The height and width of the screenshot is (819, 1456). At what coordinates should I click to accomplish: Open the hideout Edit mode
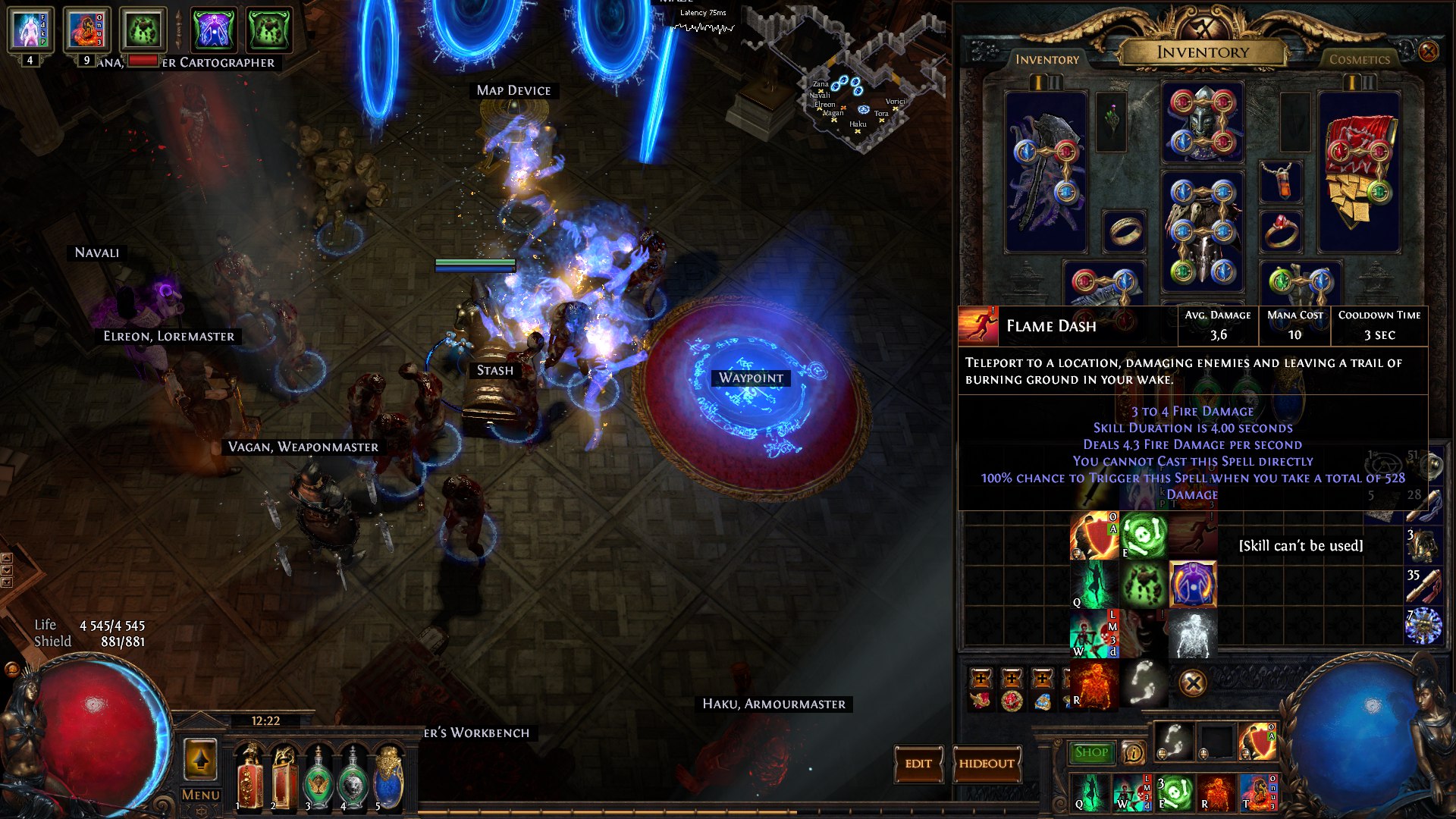[x=918, y=764]
